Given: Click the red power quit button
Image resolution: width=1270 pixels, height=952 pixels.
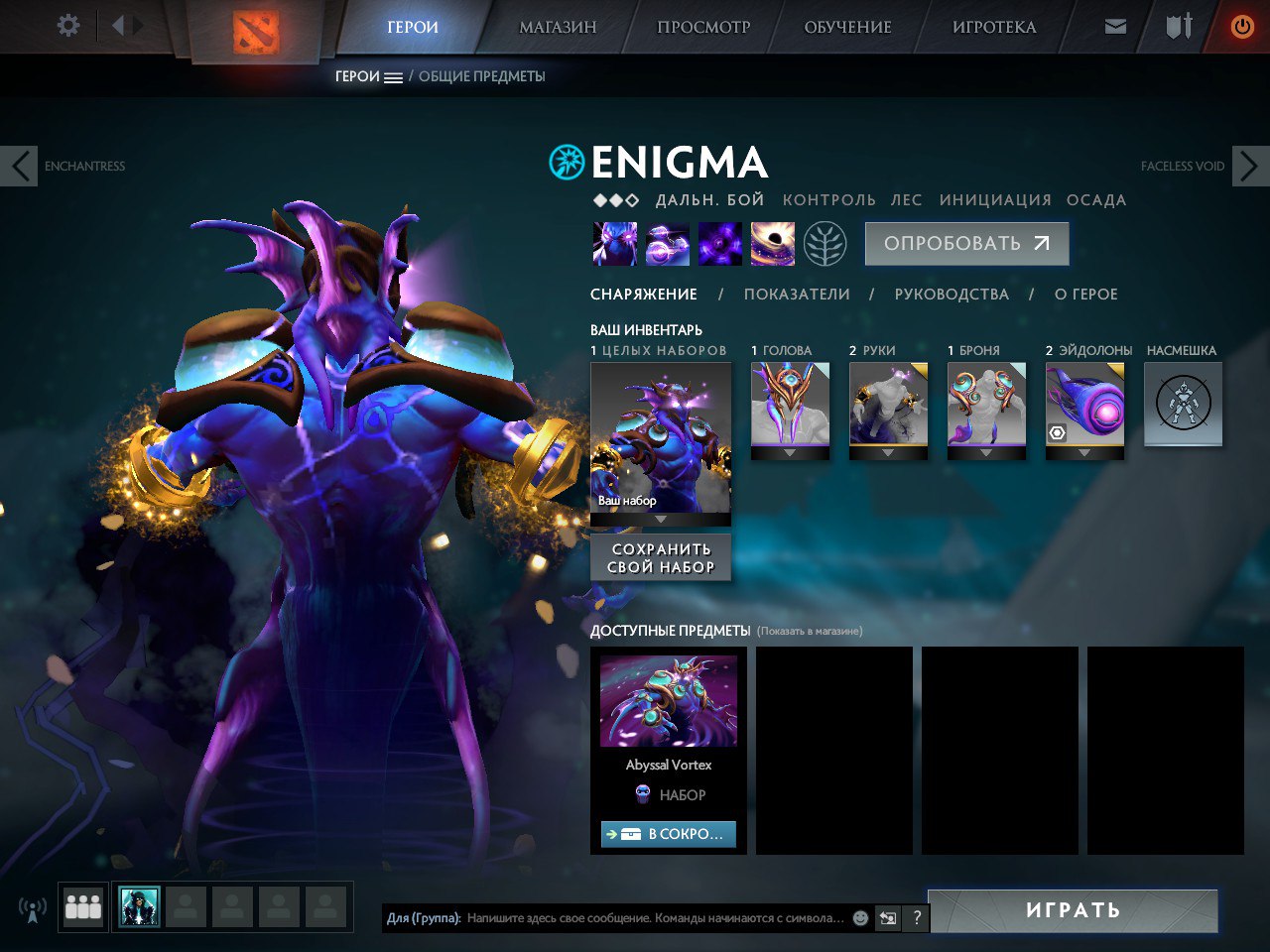Looking at the screenshot, I should [1241, 27].
